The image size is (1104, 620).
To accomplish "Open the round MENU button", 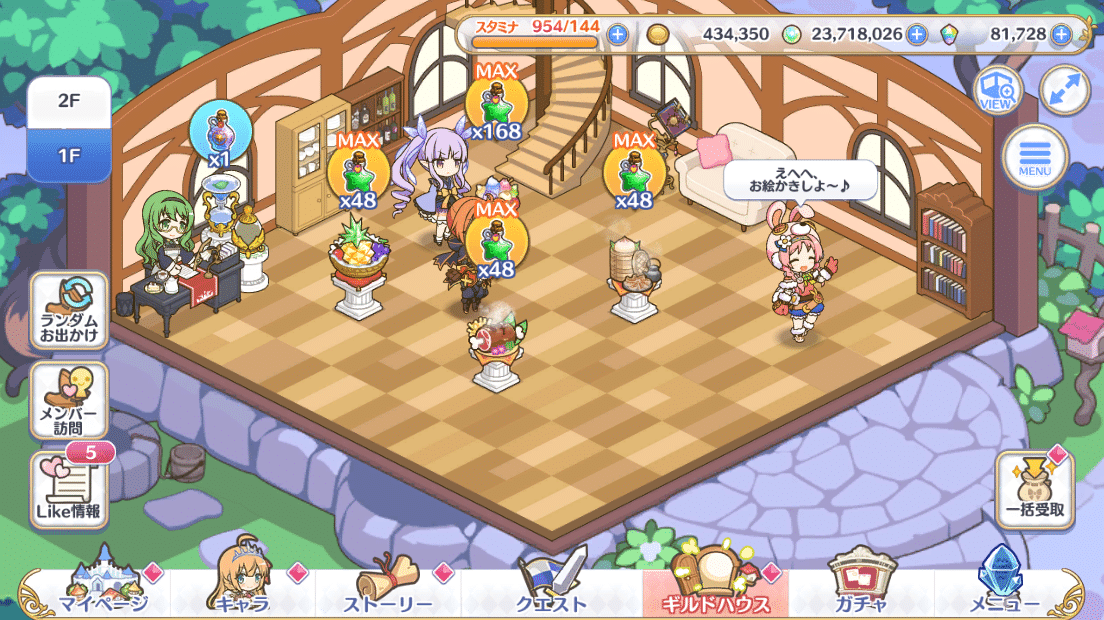I will pyautogui.click(x=1035, y=158).
